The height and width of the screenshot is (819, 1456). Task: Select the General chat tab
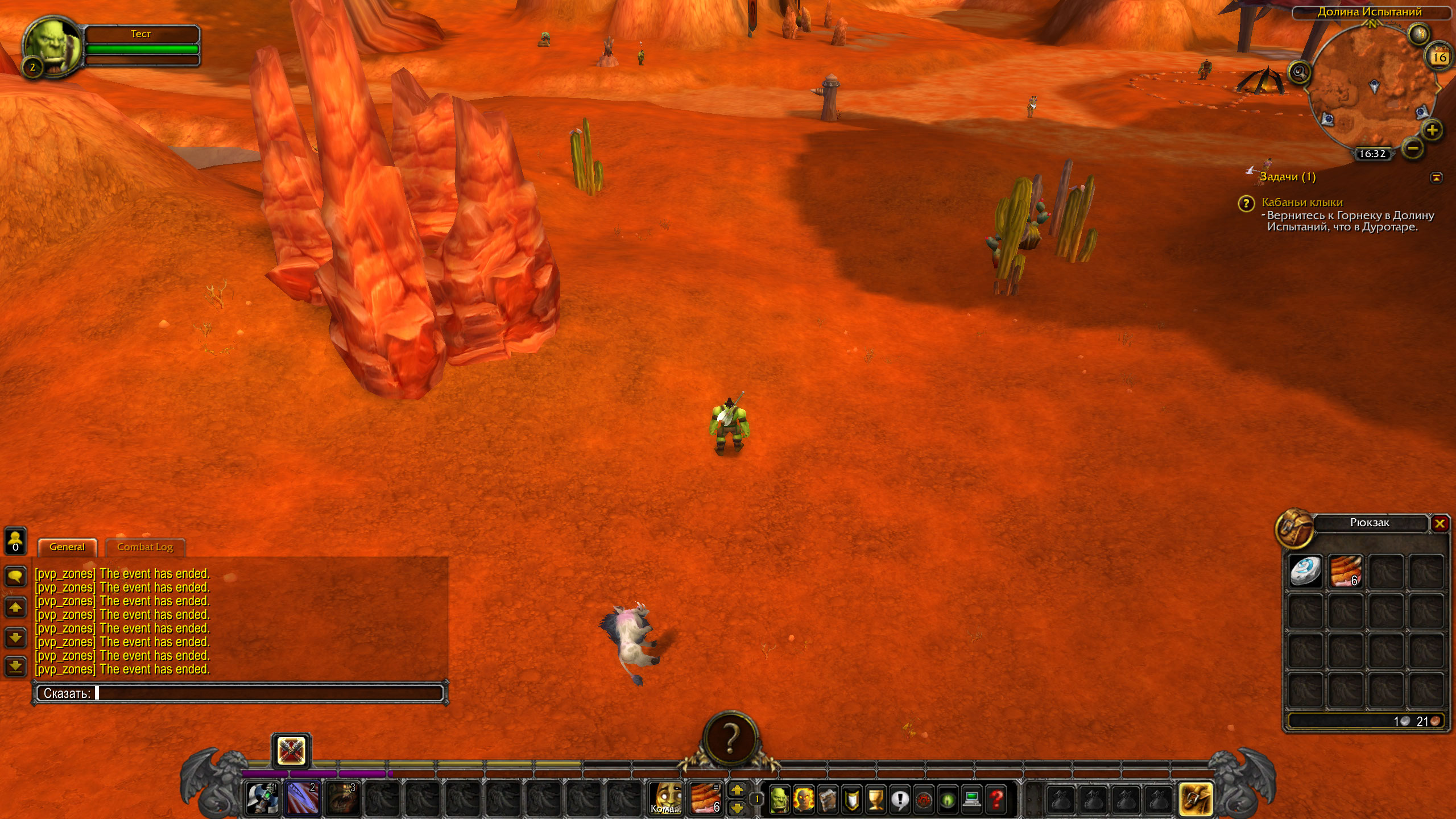[67, 547]
